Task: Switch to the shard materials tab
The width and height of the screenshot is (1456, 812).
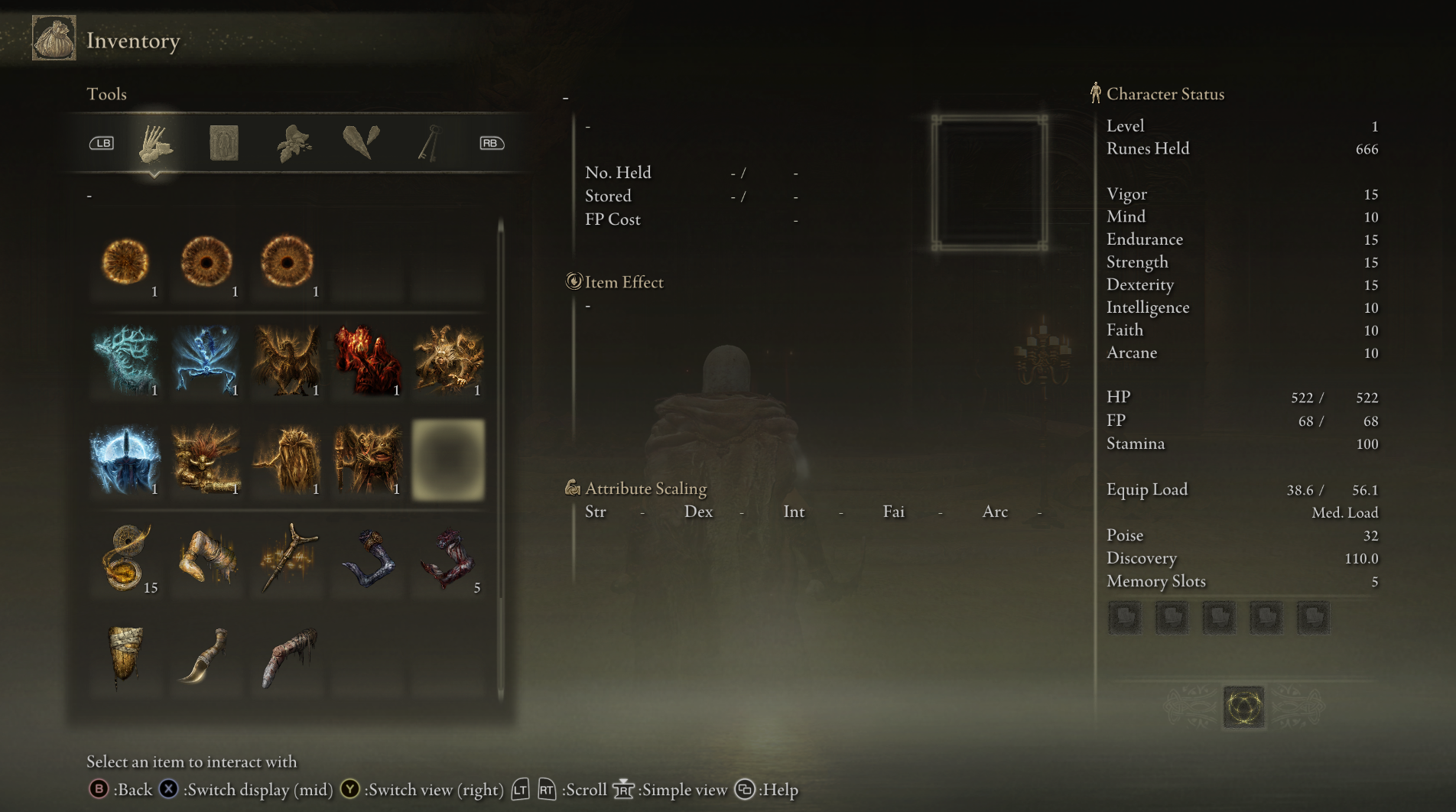Action: [361, 143]
